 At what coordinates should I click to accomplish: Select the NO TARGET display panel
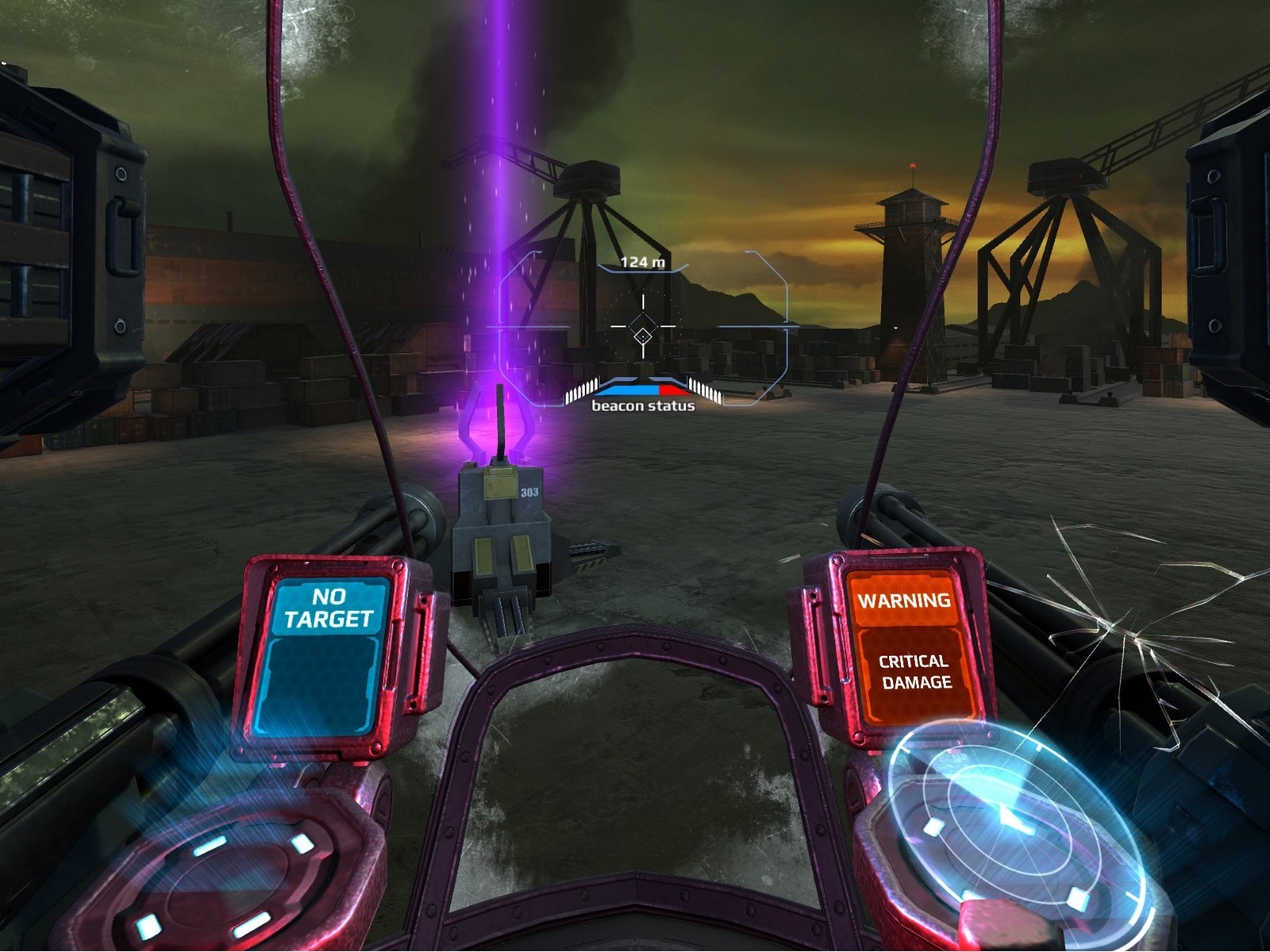click(328, 654)
